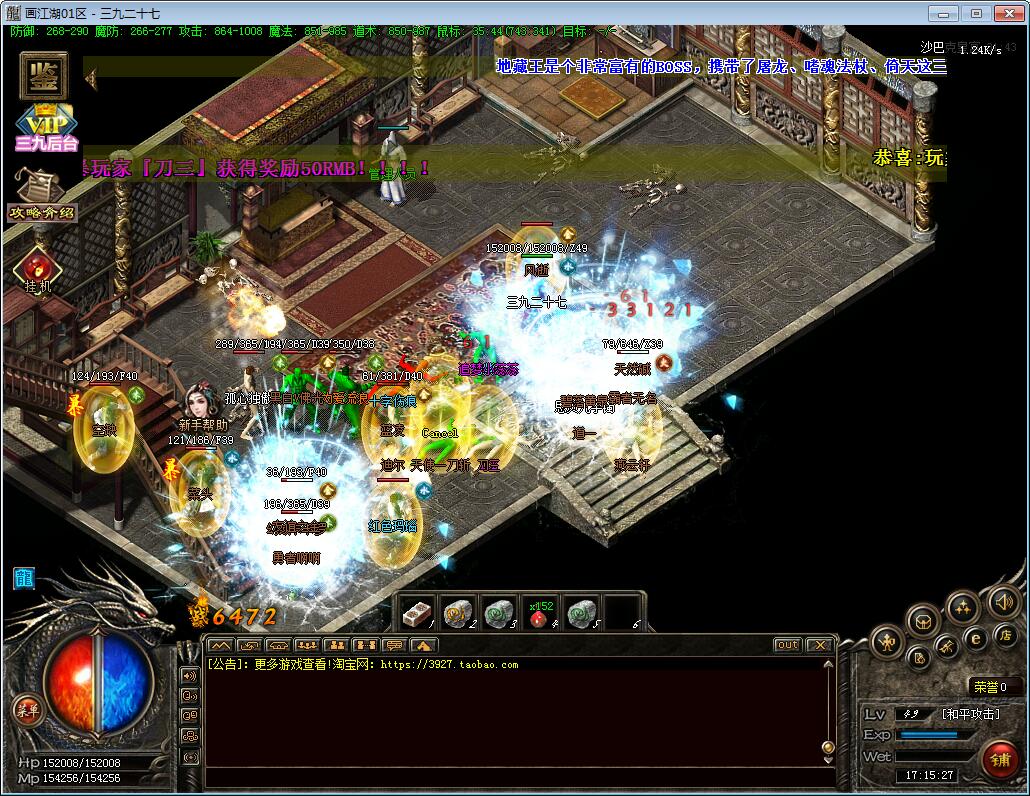Viewport: 1030px width, 796px height.
Task: Open the VIP 三九后台 panel
Action: (x=46, y=128)
